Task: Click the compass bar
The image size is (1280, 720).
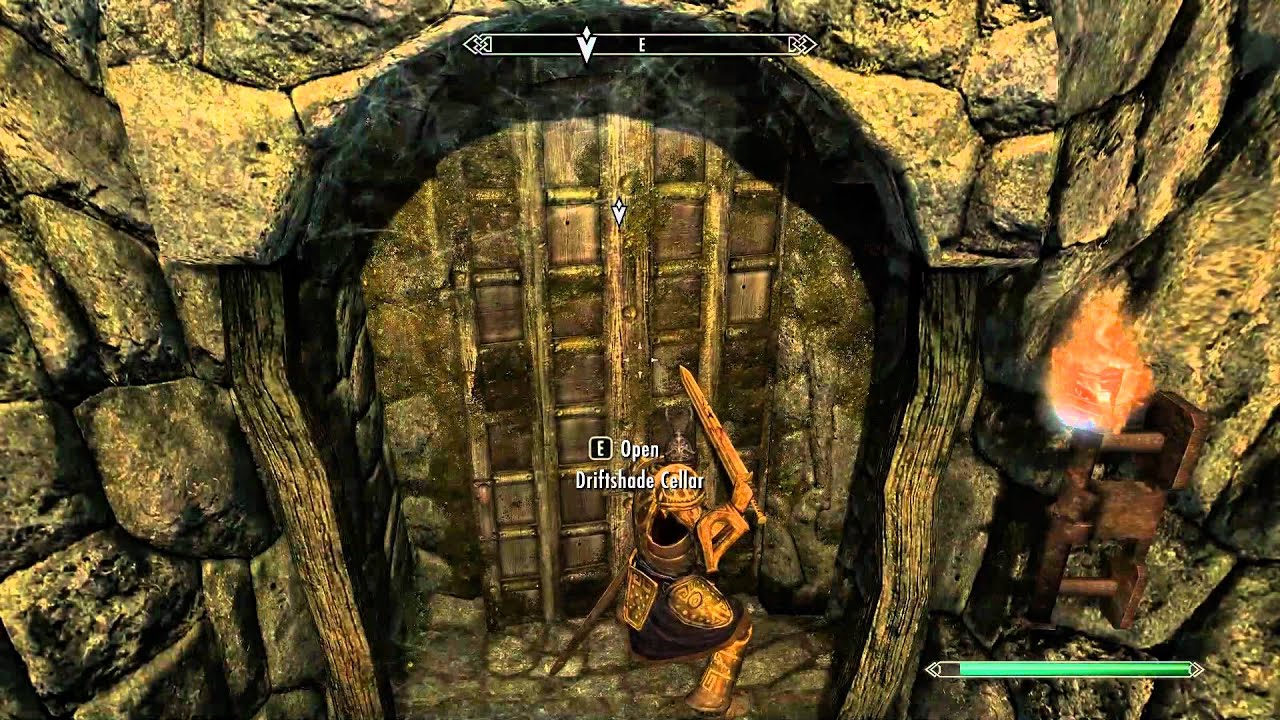Action: 640,45
